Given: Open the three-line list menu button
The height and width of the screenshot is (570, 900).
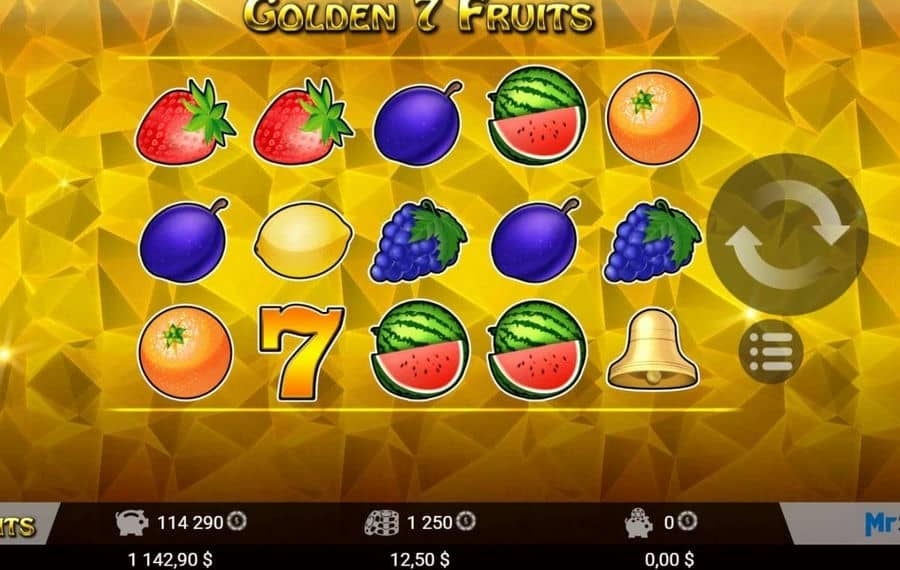Looking at the screenshot, I should click(771, 351).
